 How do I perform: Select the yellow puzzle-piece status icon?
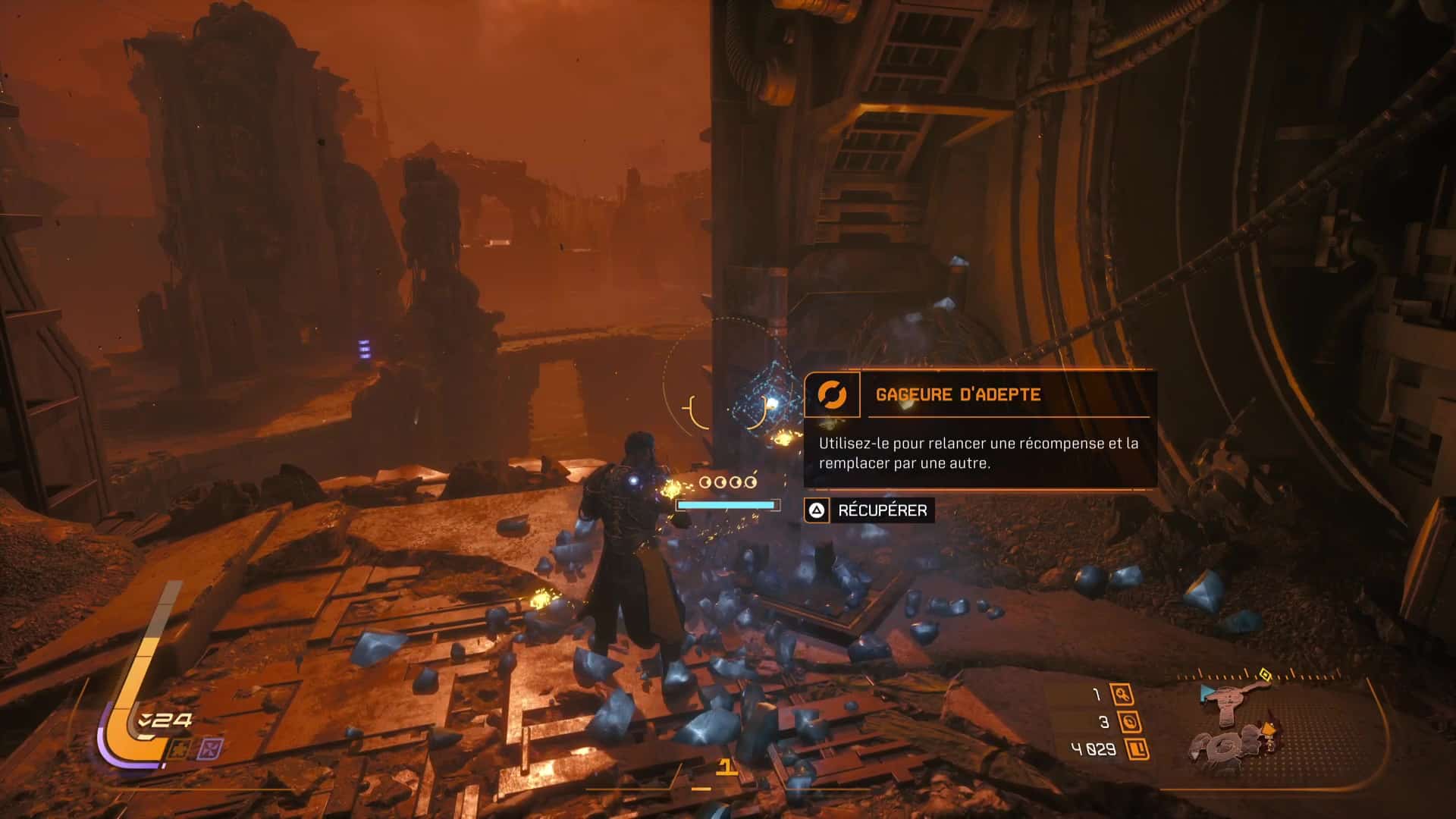pyautogui.click(x=180, y=750)
